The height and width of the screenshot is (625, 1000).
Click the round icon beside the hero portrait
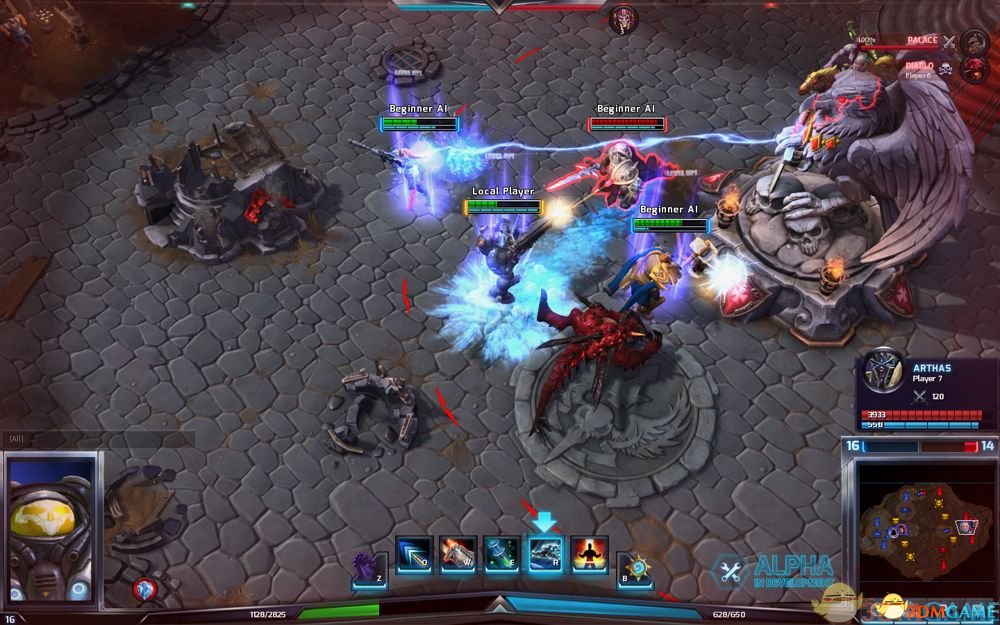(144, 590)
